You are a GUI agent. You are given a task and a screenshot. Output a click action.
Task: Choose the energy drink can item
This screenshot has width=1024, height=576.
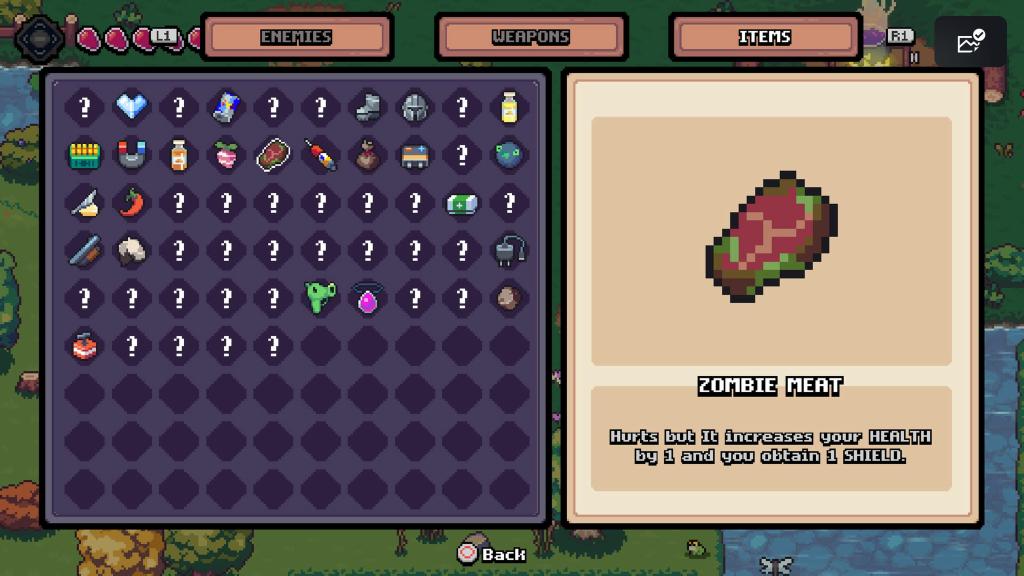click(x=226, y=107)
